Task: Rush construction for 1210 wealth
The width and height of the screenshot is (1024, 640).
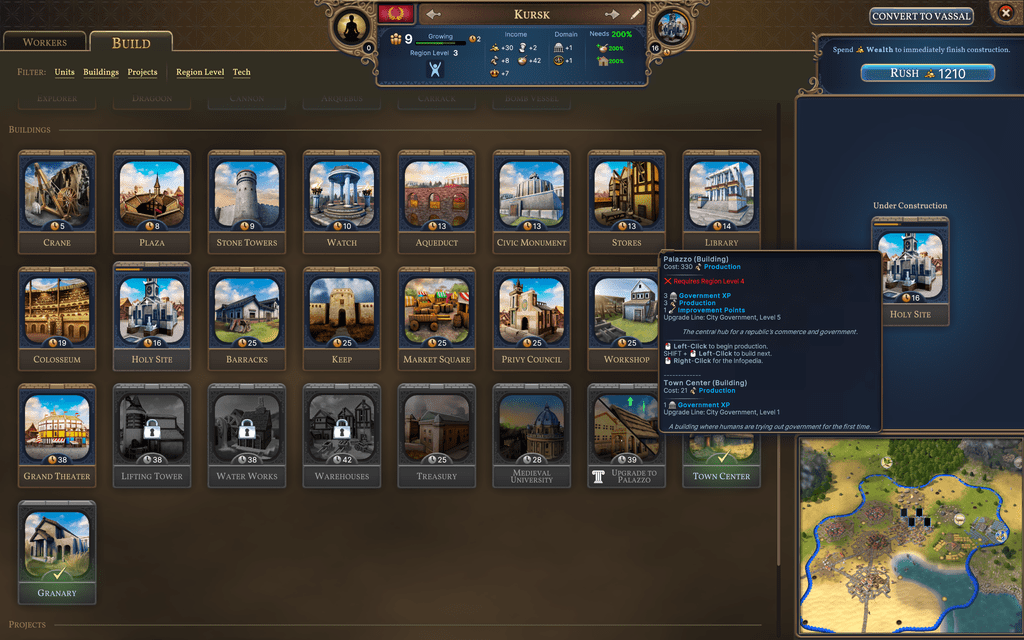Action: (927, 73)
